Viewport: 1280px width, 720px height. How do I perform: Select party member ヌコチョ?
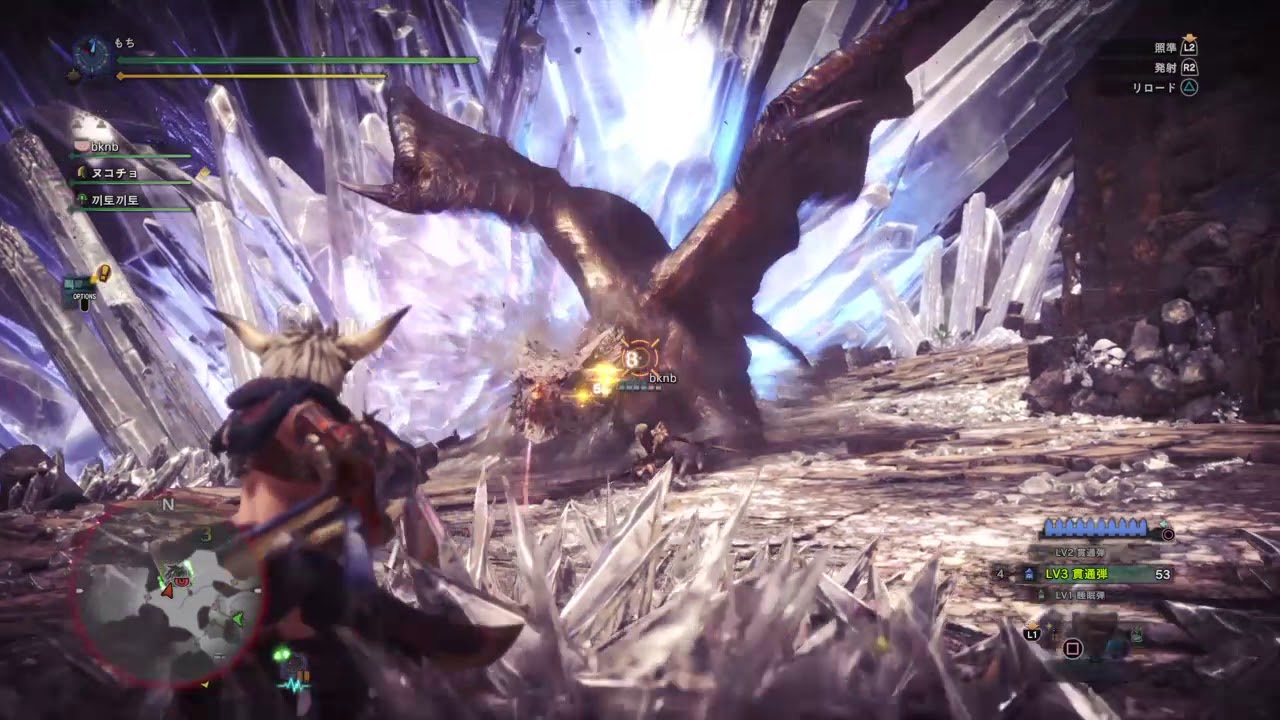click(115, 173)
